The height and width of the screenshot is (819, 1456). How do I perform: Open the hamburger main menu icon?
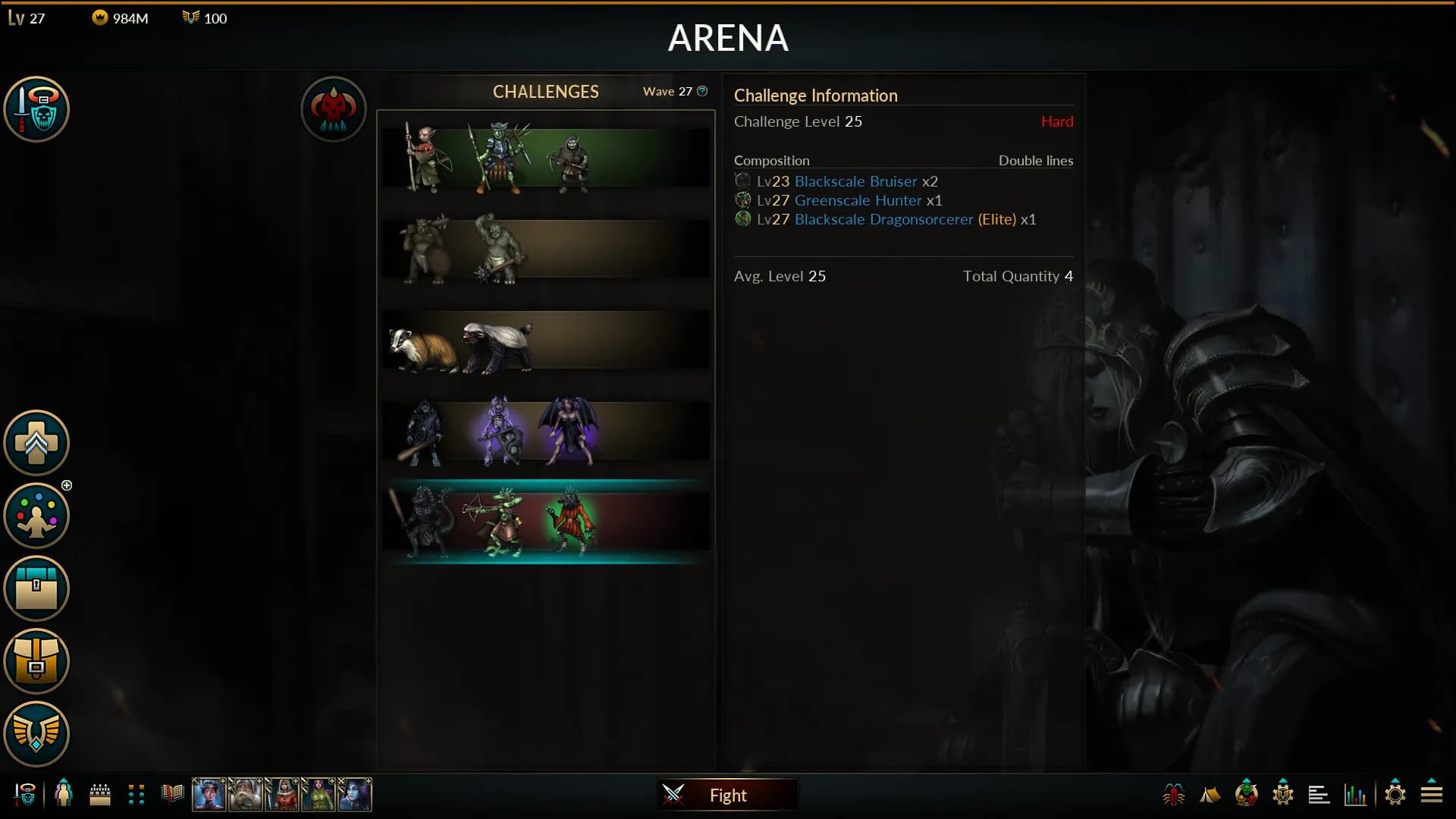tap(1432, 794)
